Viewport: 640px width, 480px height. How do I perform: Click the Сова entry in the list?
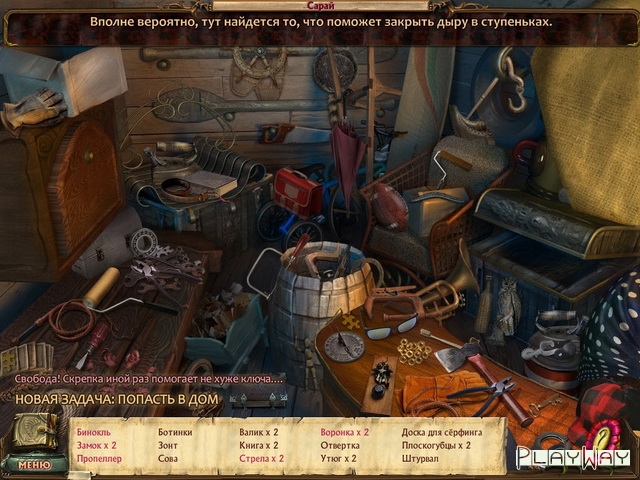(x=168, y=458)
